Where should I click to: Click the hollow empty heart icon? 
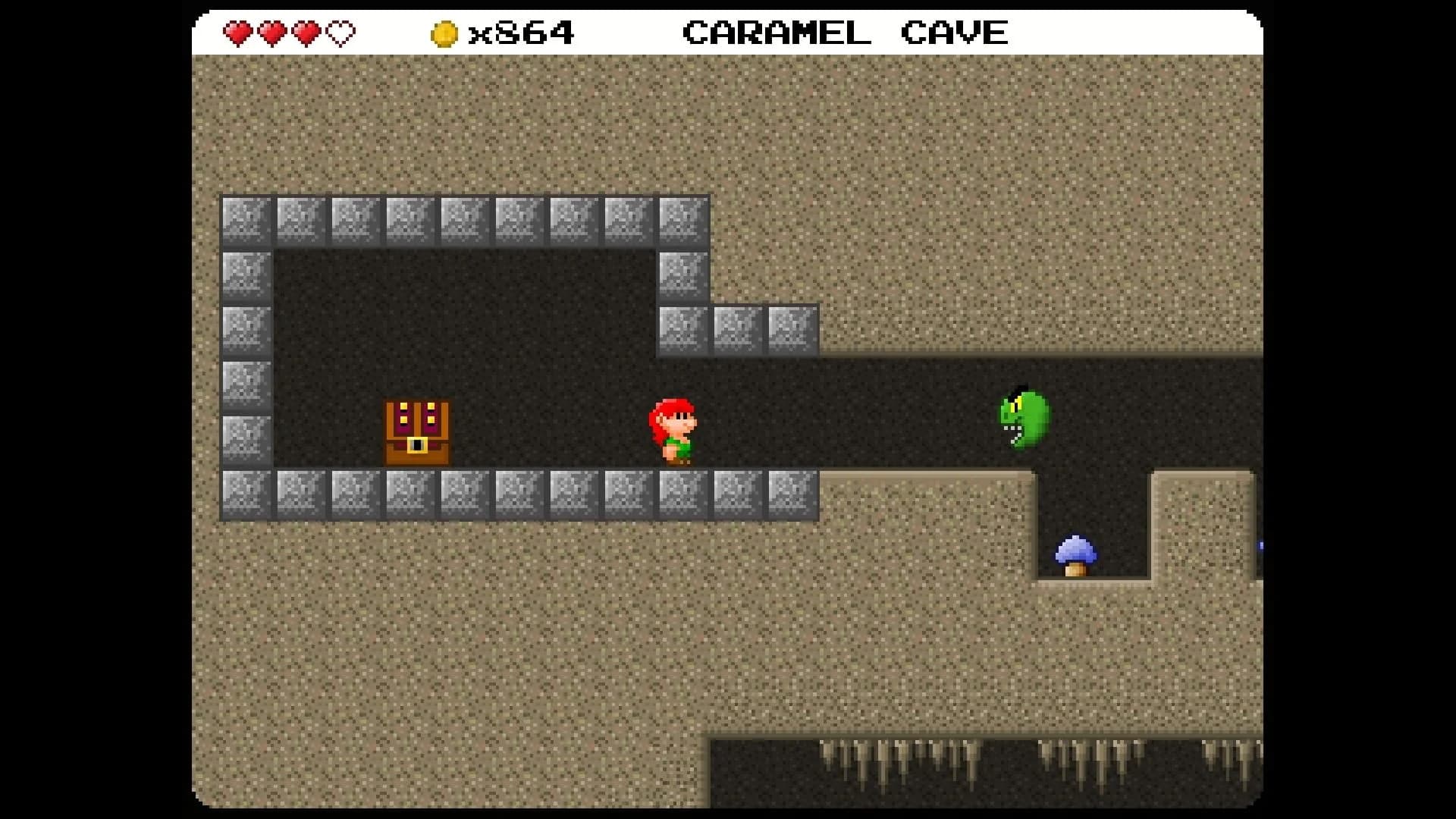pyautogui.click(x=340, y=32)
